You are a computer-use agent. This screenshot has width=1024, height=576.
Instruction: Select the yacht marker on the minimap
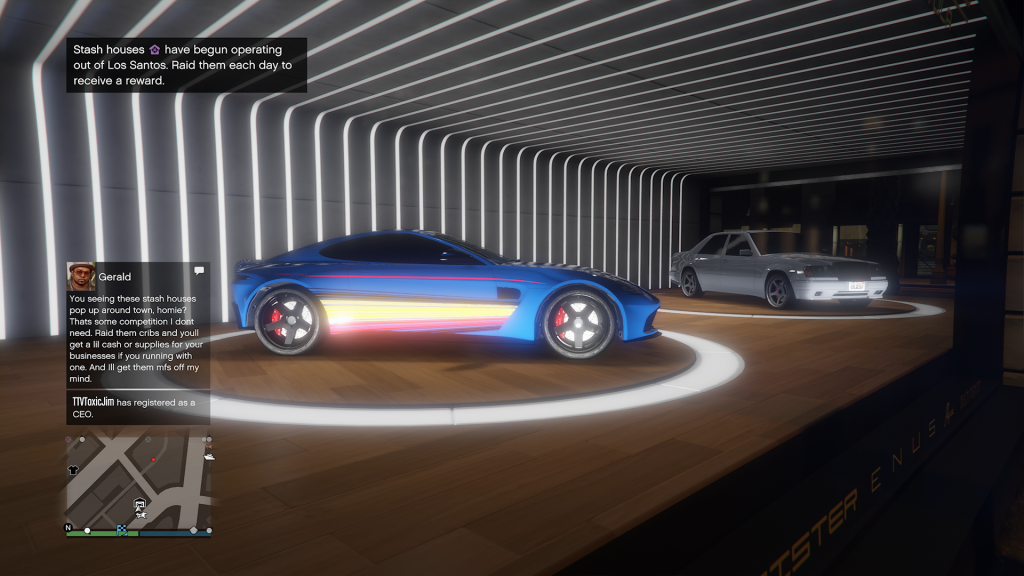coord(208,456)
